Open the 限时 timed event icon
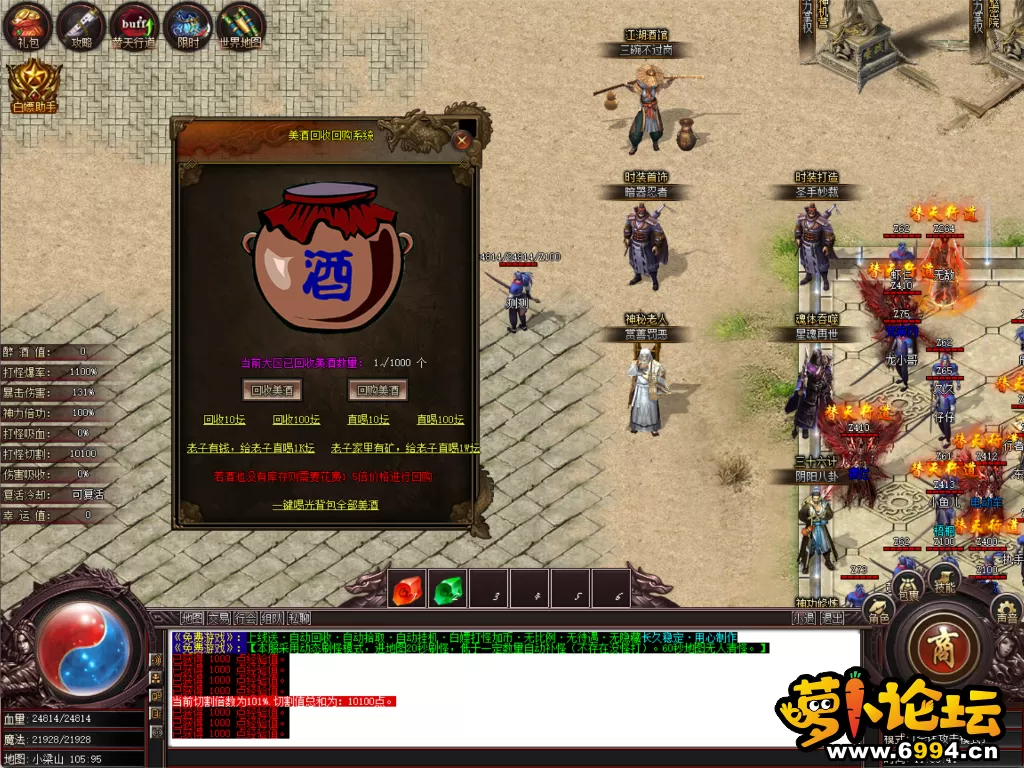 pos(187,26)
